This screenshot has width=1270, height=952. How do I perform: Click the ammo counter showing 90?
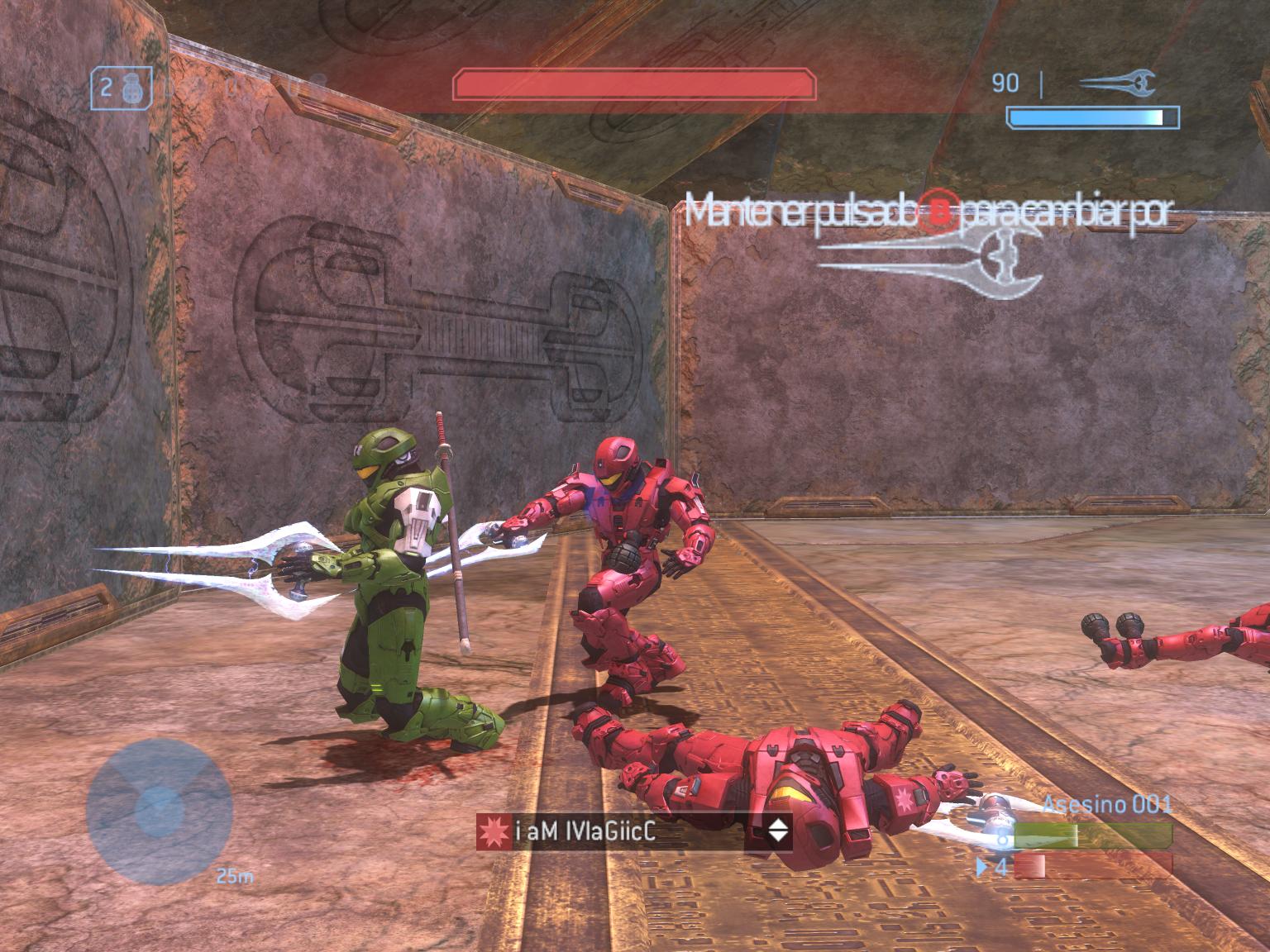coord(1005,82)
